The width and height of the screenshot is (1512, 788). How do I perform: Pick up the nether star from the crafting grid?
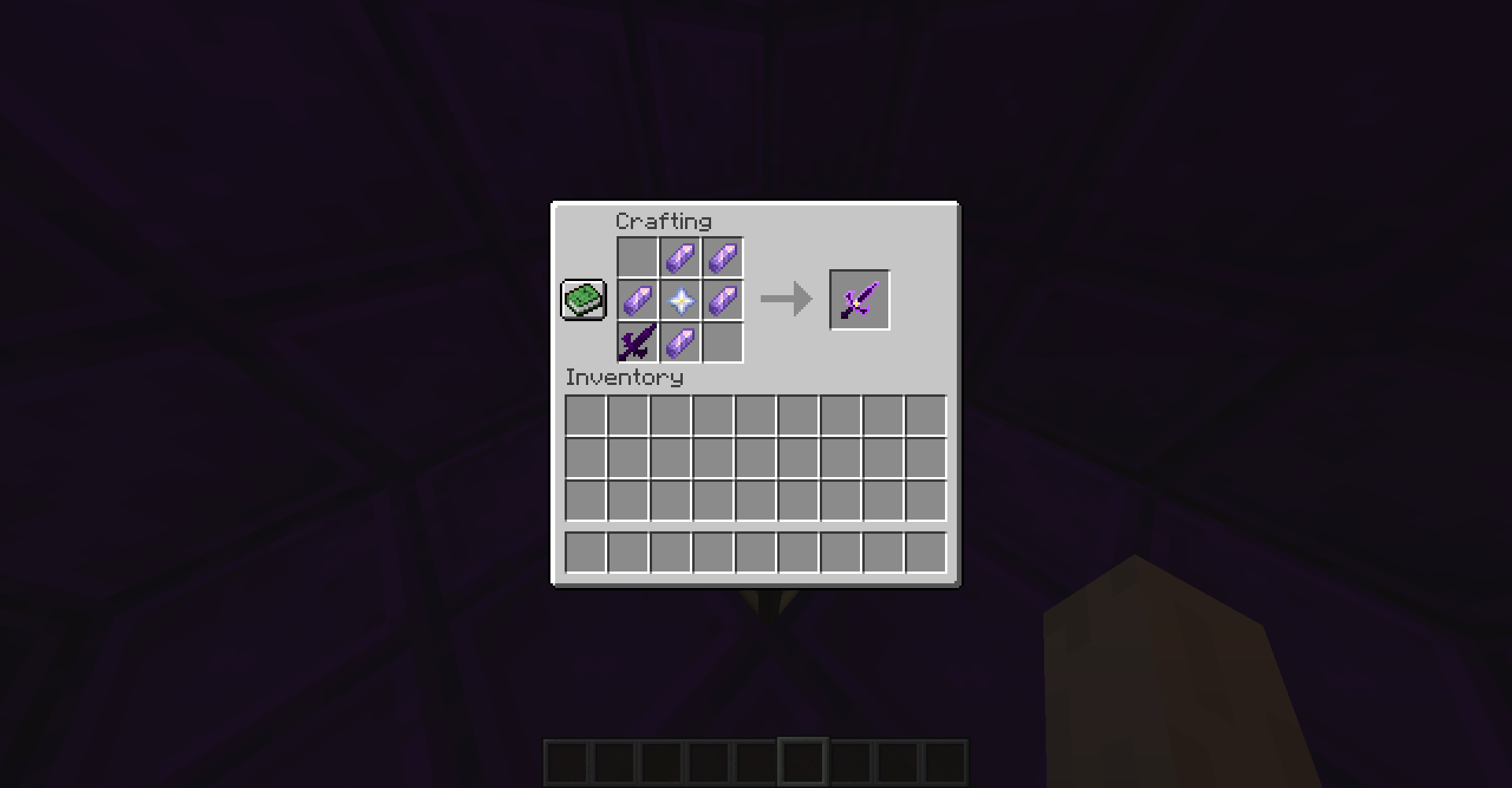(680, 299)
